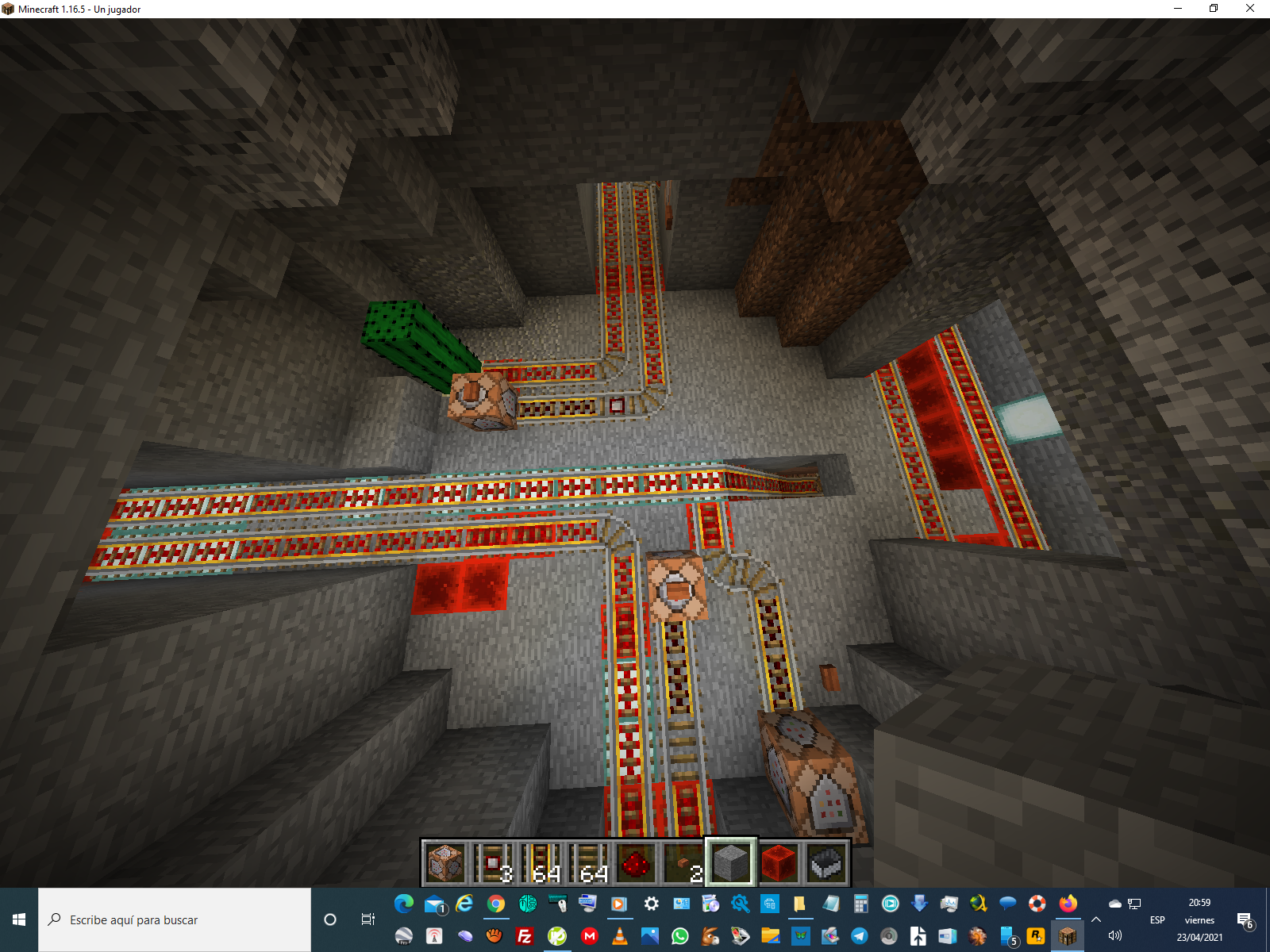Image resolution: width=1270 pixels, height=952 pixels.
Task: Switch to the button item slot
Action: coord(683,862)
